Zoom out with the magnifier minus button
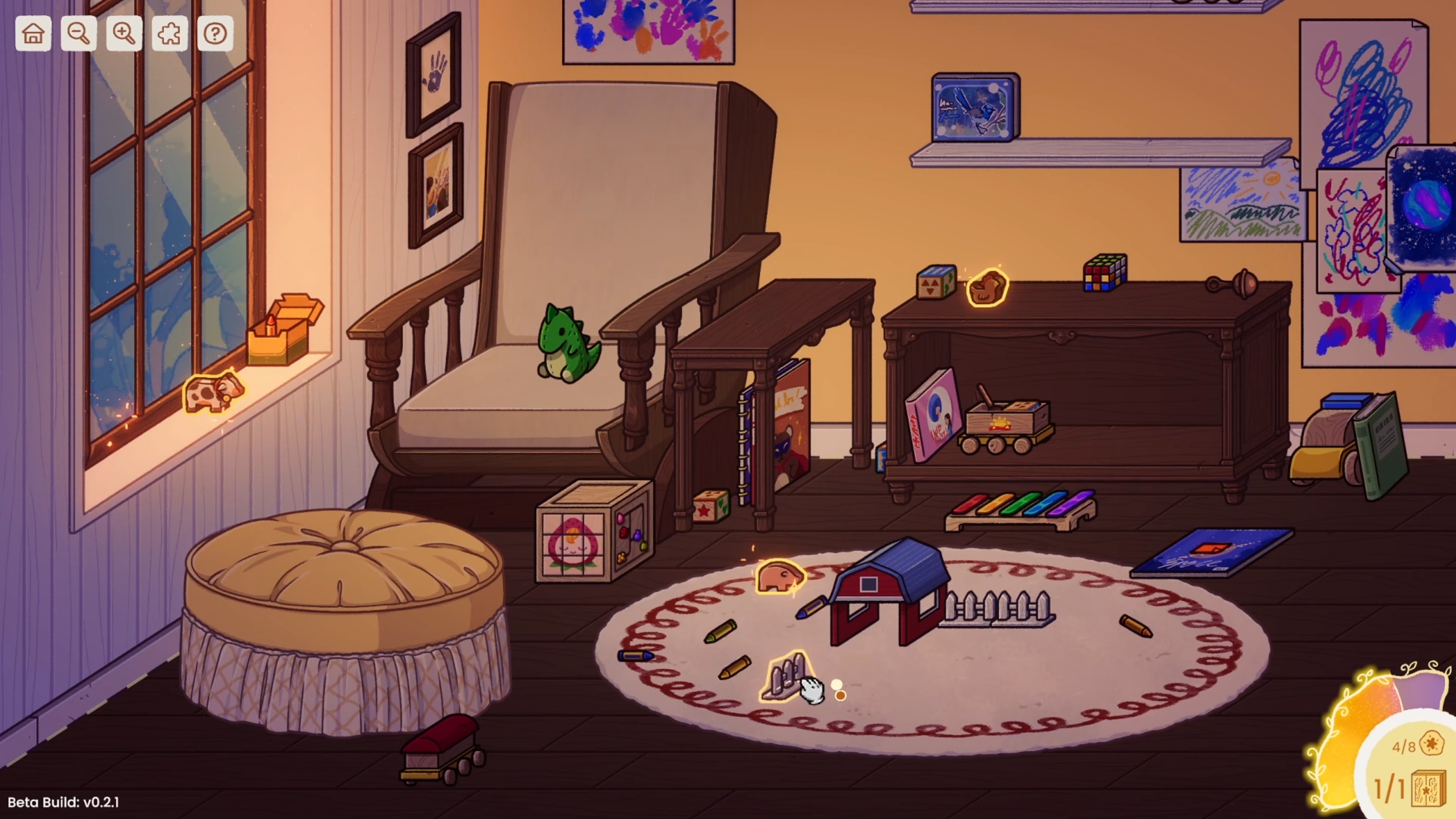 coord(79,34)
